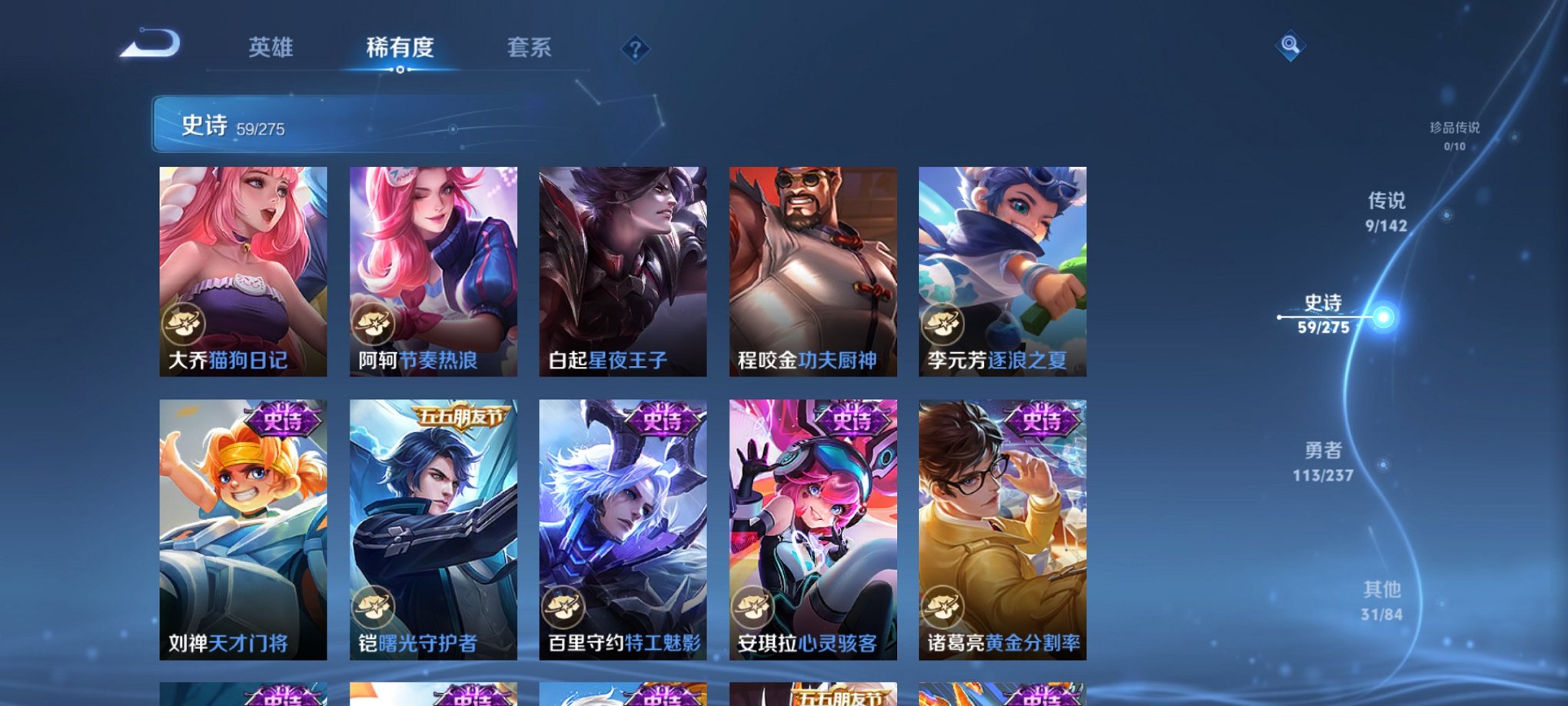Select the 珍品传说 0/10 rarity node
This screenshot has height=706, width=1568.
[1451, 131]
